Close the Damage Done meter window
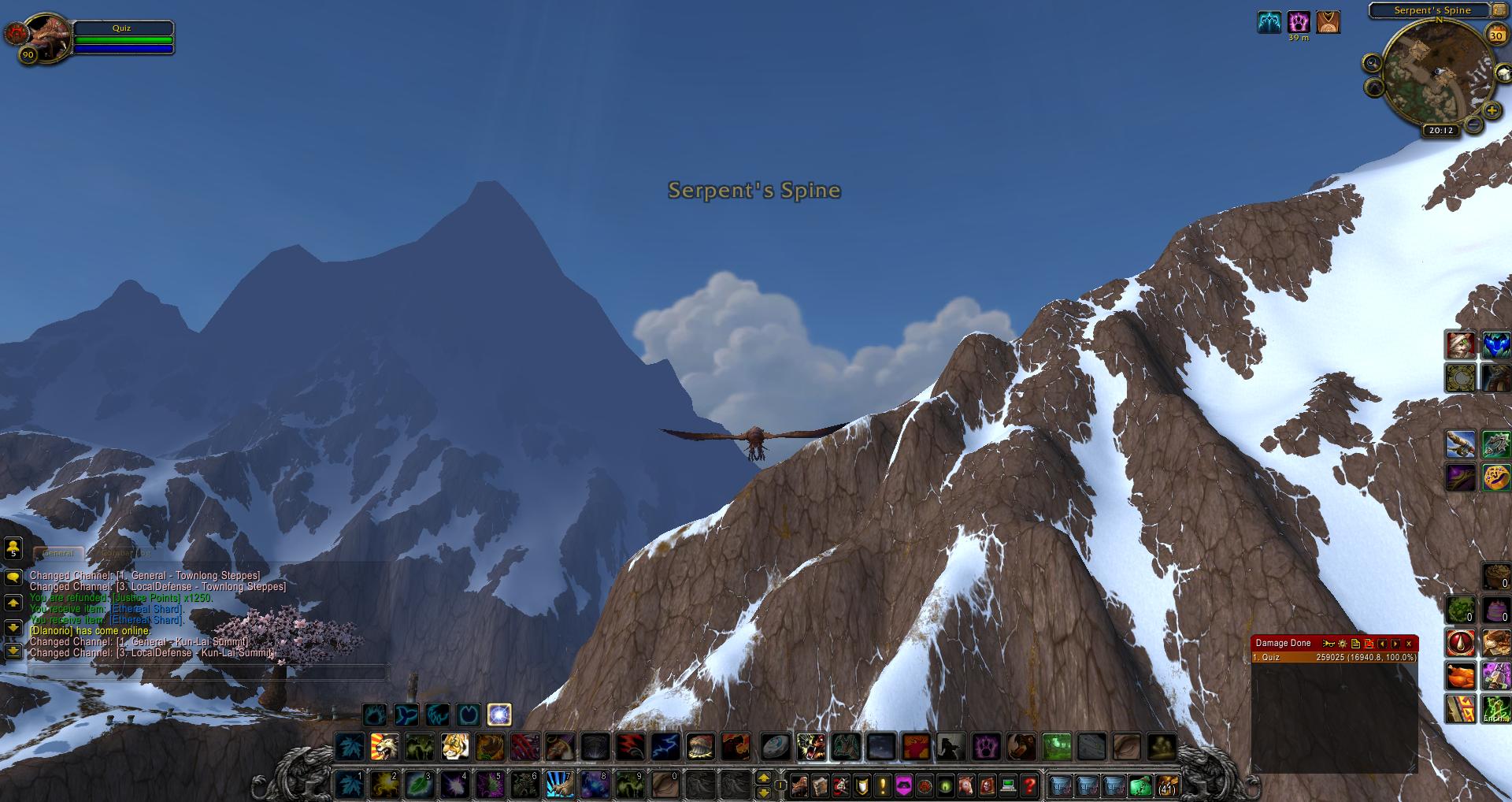Screen dimensions: 1512x802 (1409, 644)
